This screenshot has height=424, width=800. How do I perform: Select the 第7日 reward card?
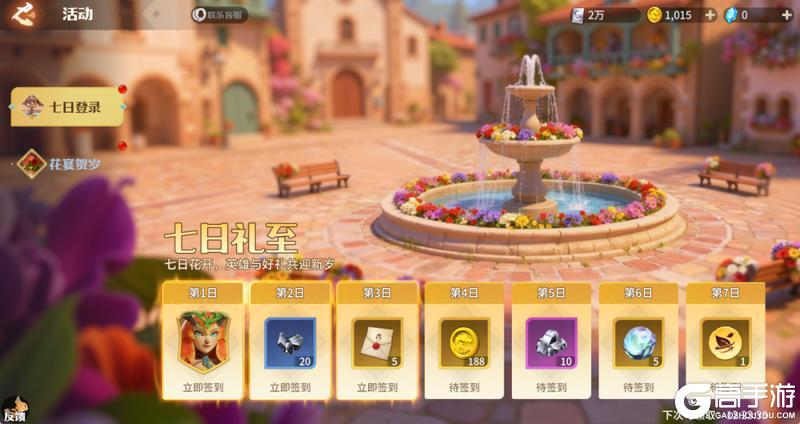[x=725, y=341]
